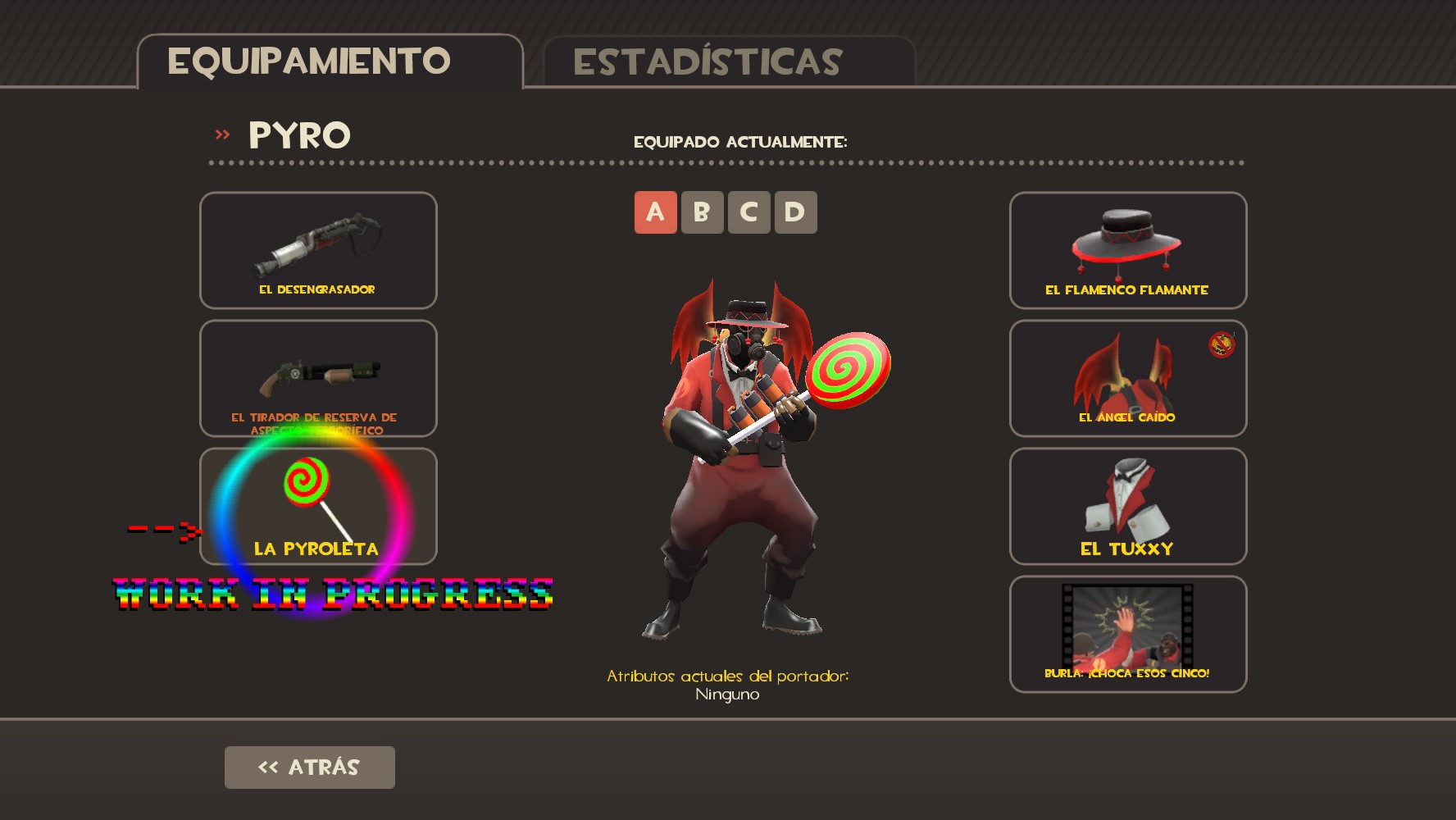Switch to the ESTADÍSTICAS tab

point(707,60)
